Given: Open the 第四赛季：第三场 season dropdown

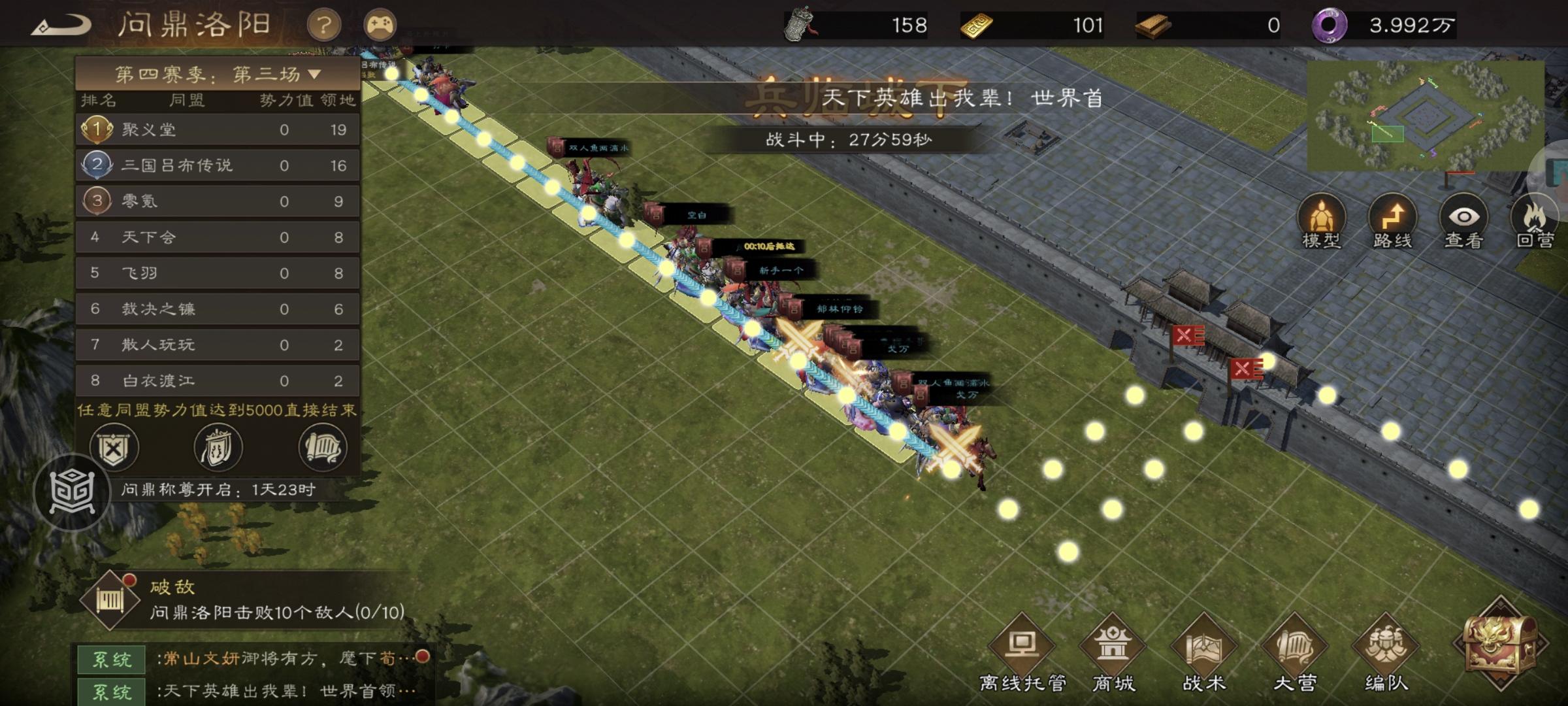Looking at the screenshot, I should point(216,74).
